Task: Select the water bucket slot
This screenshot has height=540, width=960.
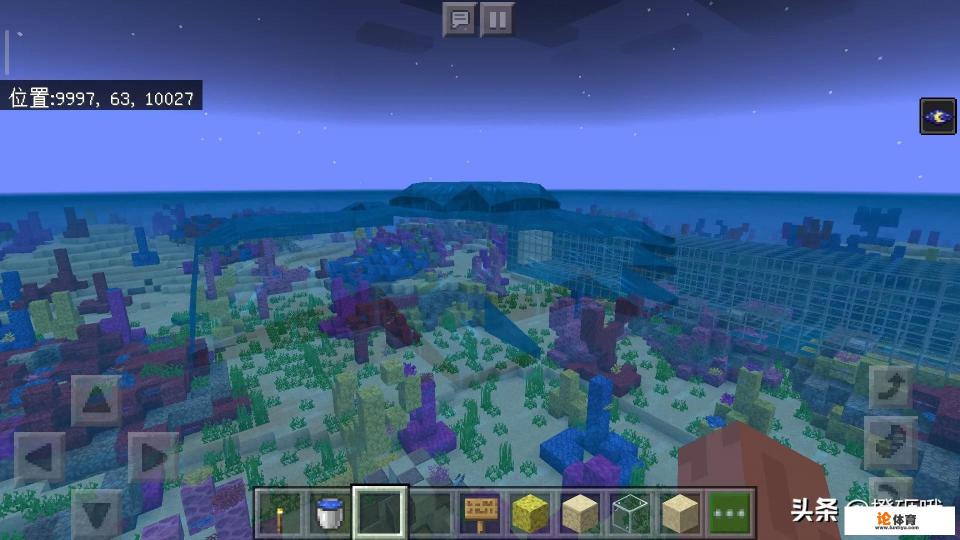Action: pos(331,514)
